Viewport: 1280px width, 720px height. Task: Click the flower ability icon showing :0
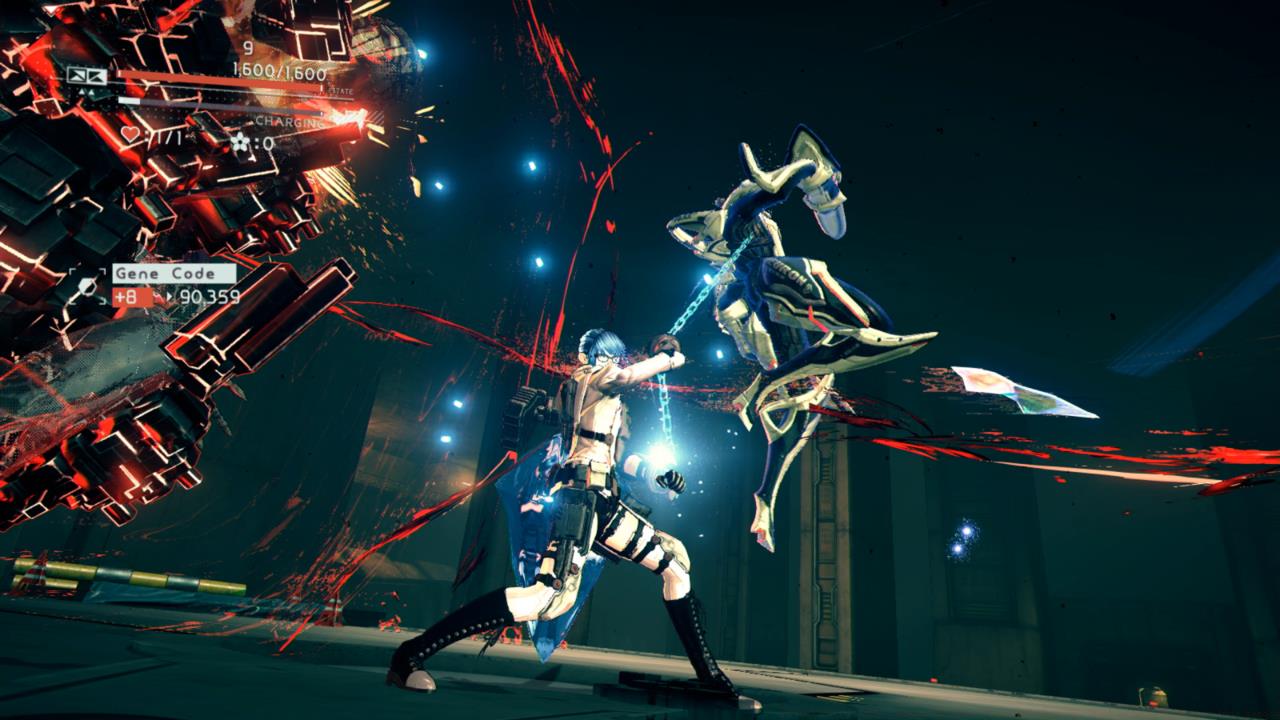pyautogui.click(x=240, y=142)
